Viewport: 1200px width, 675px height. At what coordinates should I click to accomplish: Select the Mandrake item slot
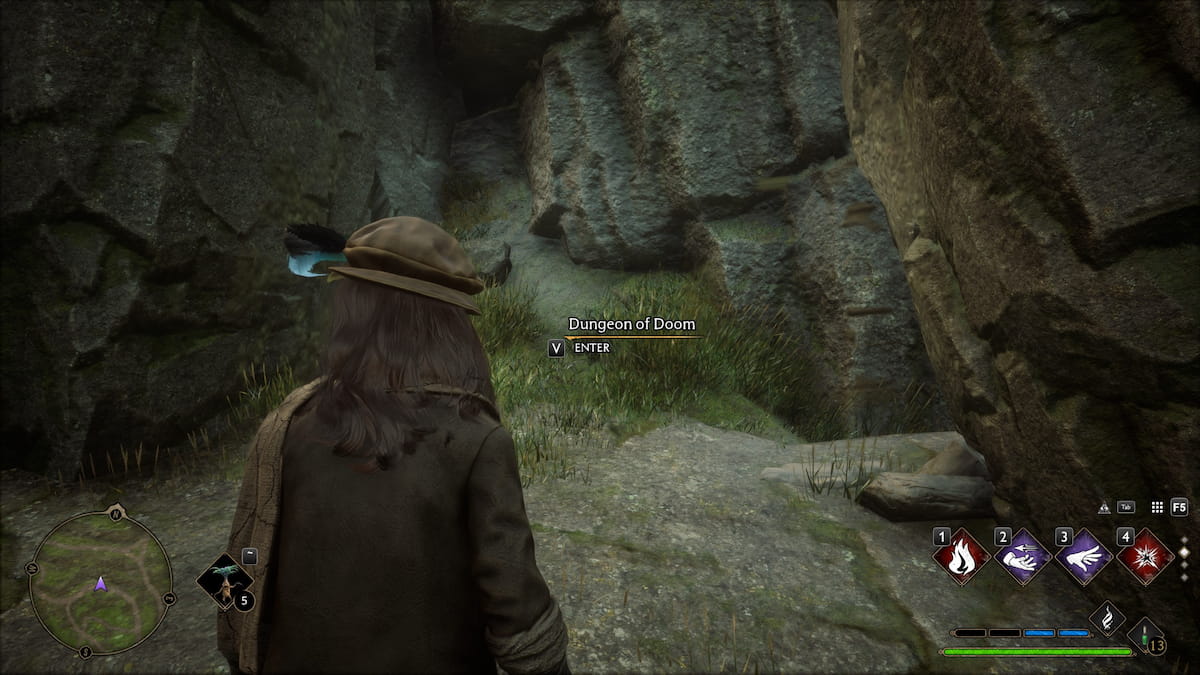click(x=224, y=582)
